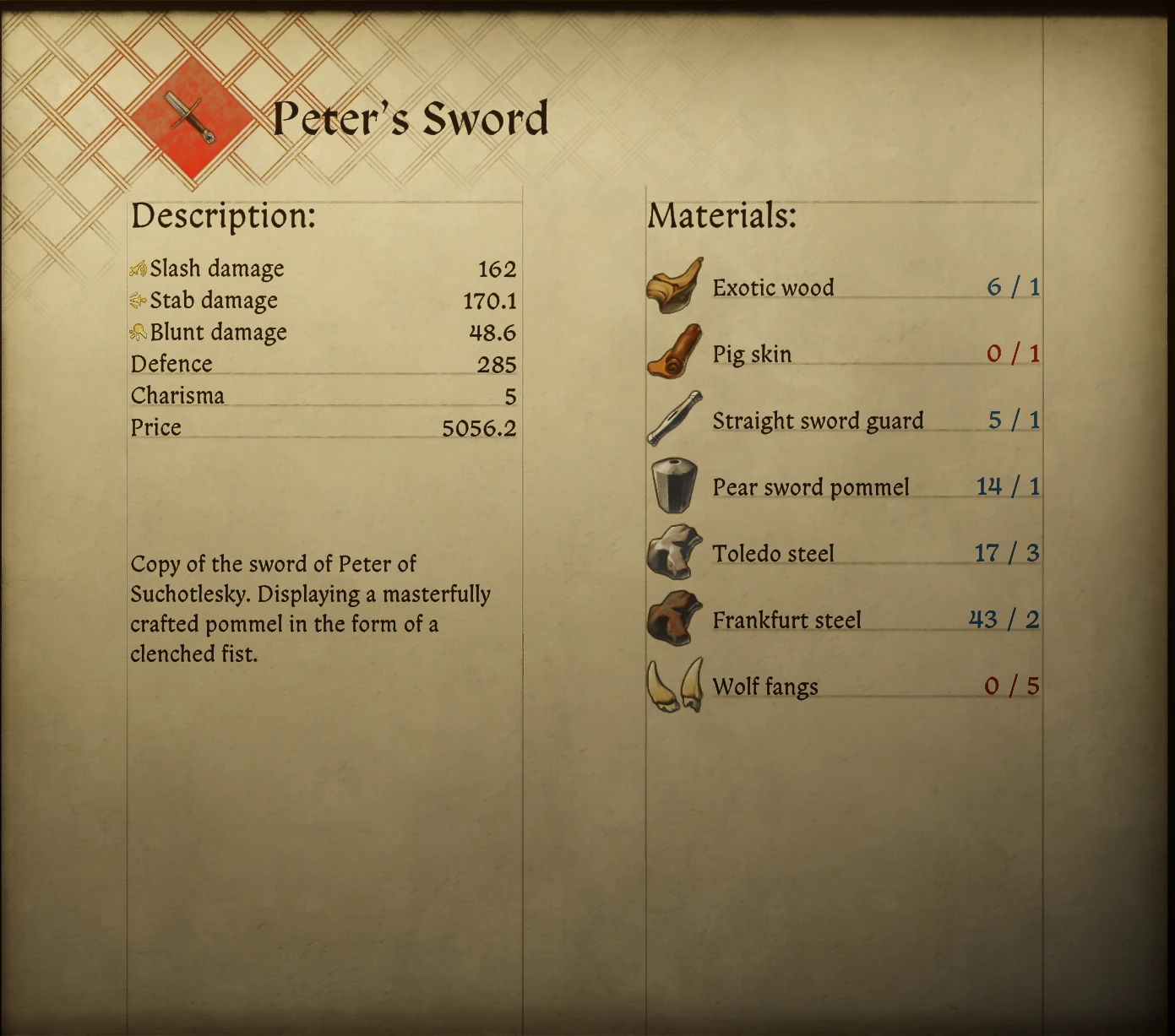This screenshot has height=1036, width=1175.
Task: Select the Exotic wood material icon
Action: pyautogui.click(x=674, y=287)
